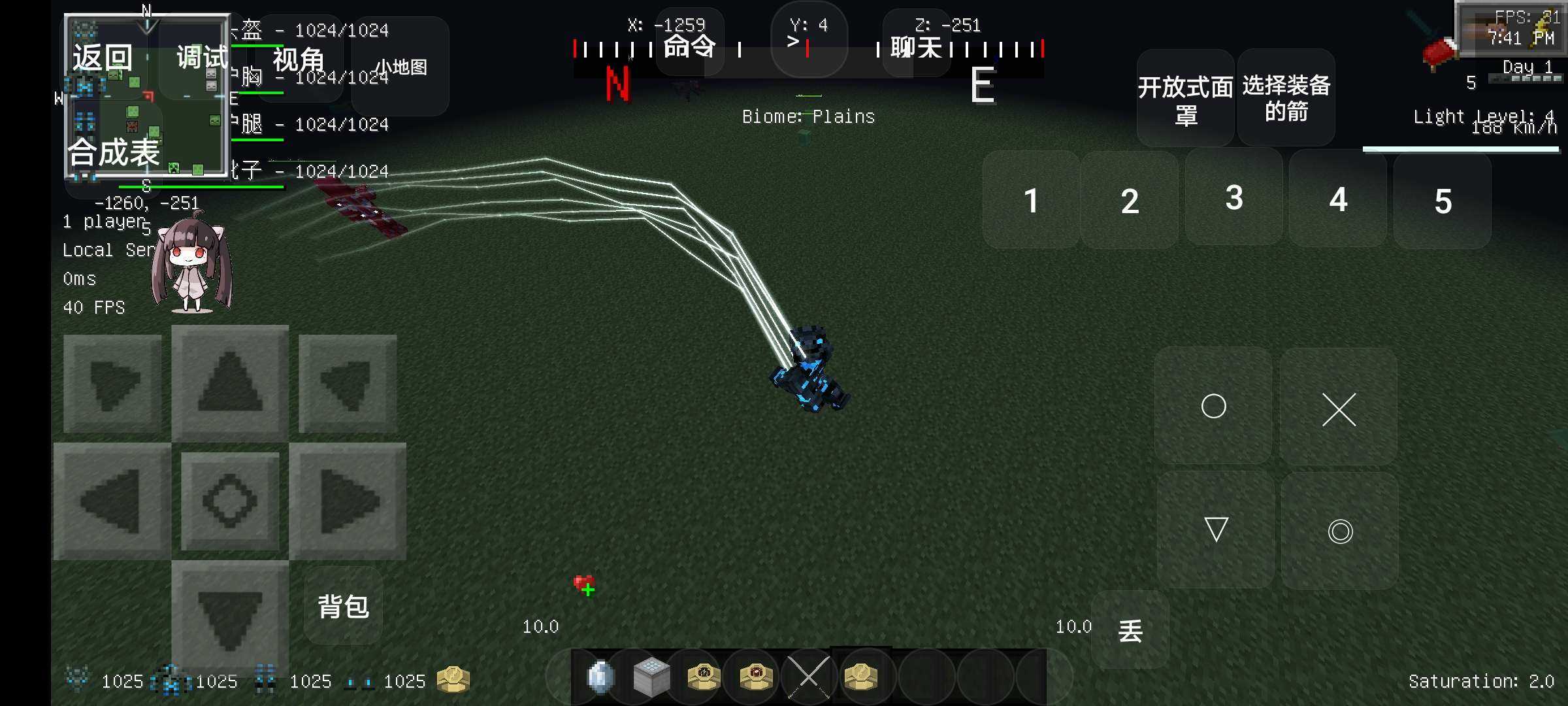Tap the numbered button 5

1443,201
